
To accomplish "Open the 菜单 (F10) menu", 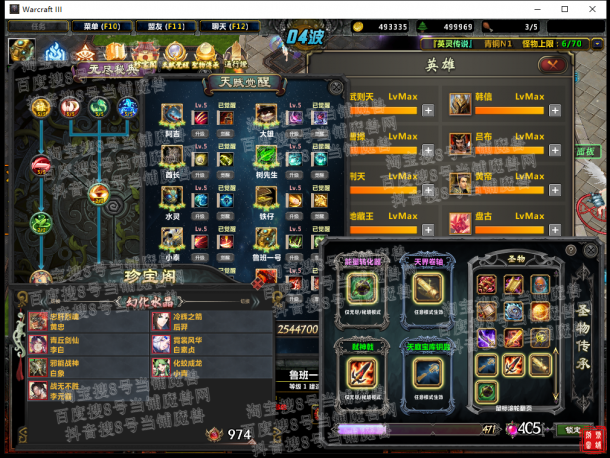I will coord(101,25).
